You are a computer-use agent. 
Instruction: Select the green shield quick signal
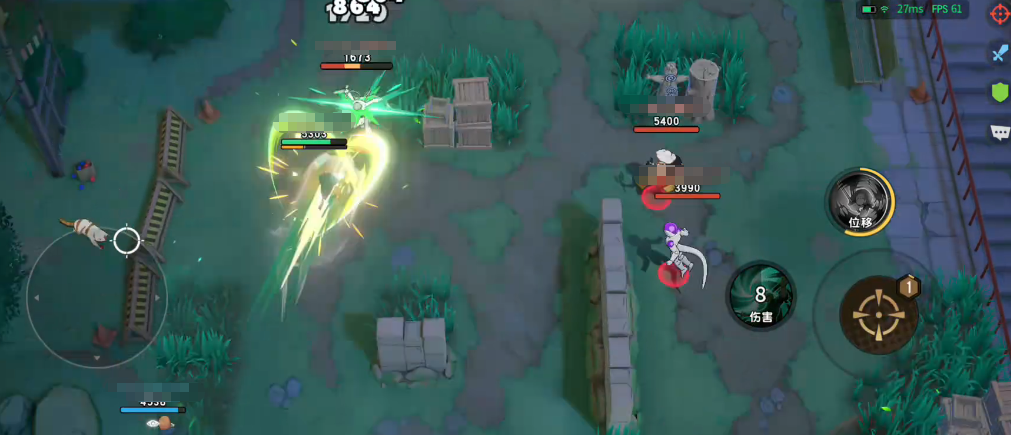click(x=999, y=93)
